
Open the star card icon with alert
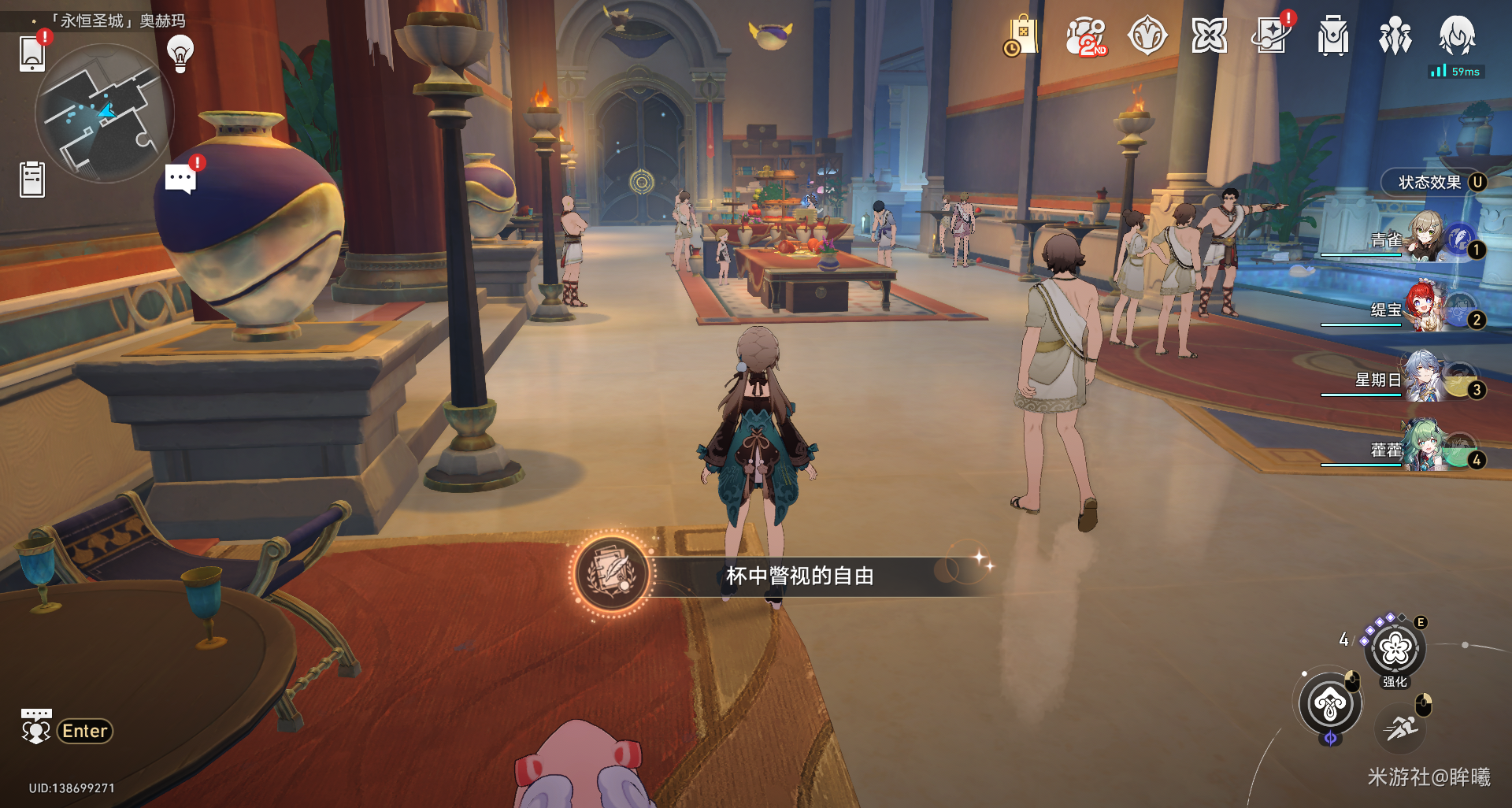click(1271, 36)
